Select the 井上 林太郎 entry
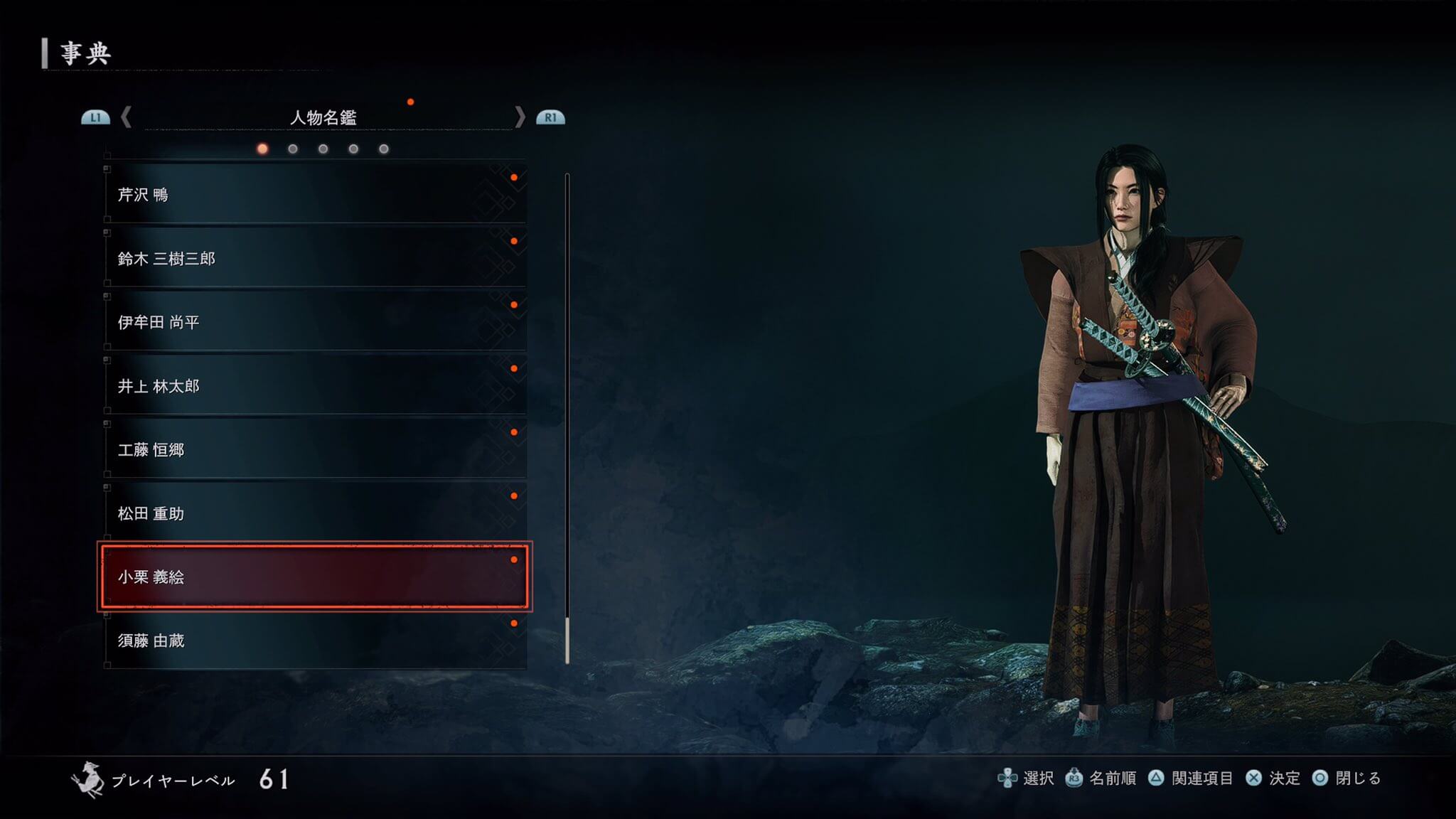The image size is (1456, 819). 315,386
